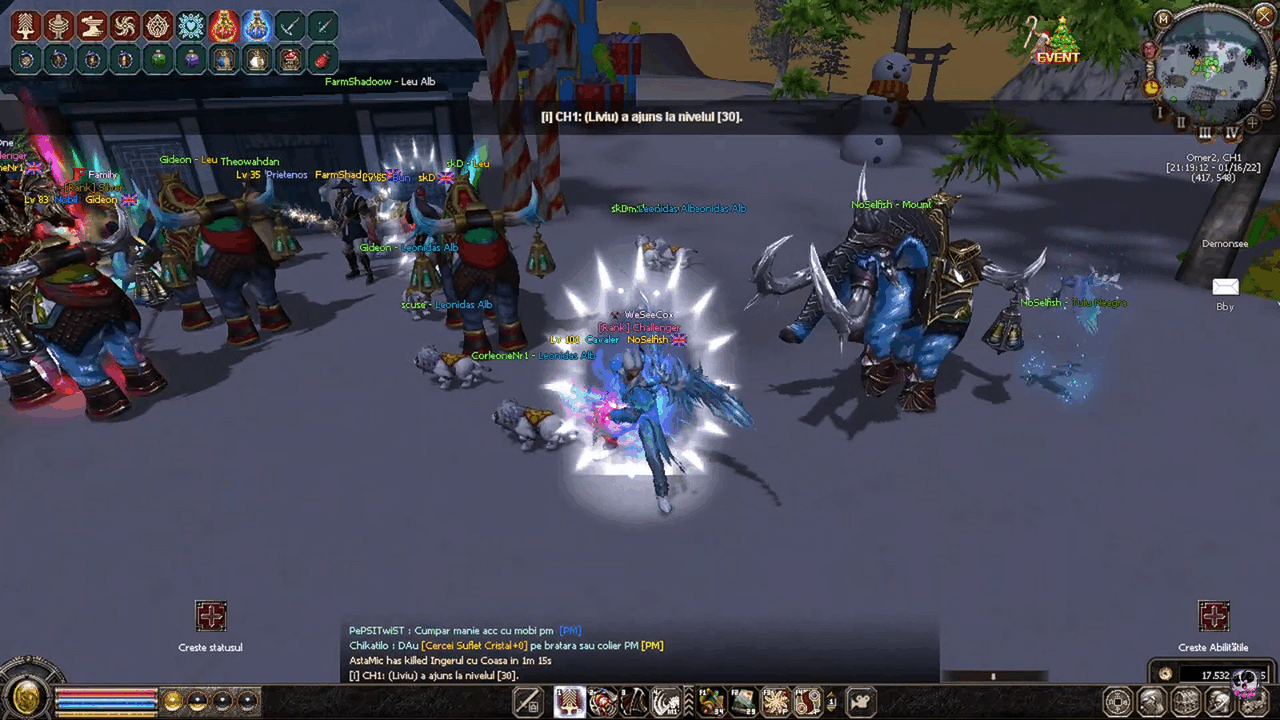Activate the white sword aura skill in slot 1
The image size is (1280, 720).
point(570,702)
